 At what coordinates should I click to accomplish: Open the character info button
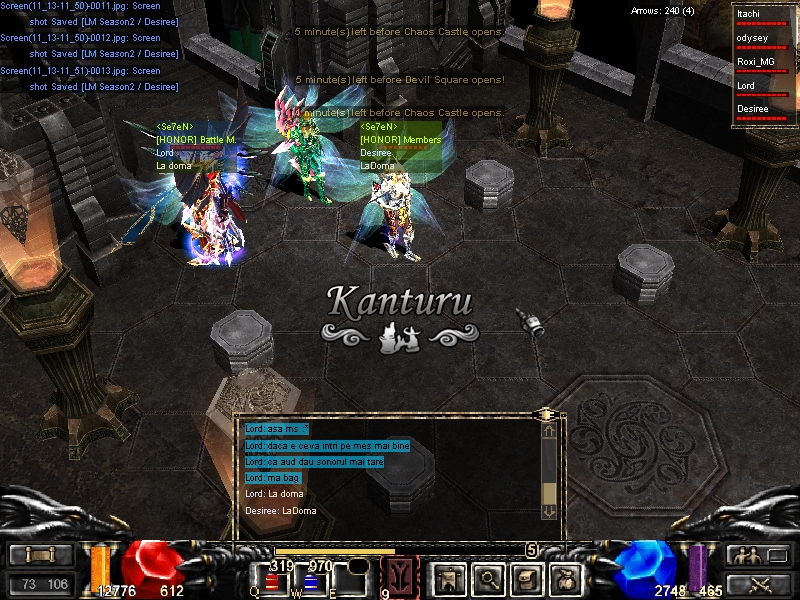446,578
